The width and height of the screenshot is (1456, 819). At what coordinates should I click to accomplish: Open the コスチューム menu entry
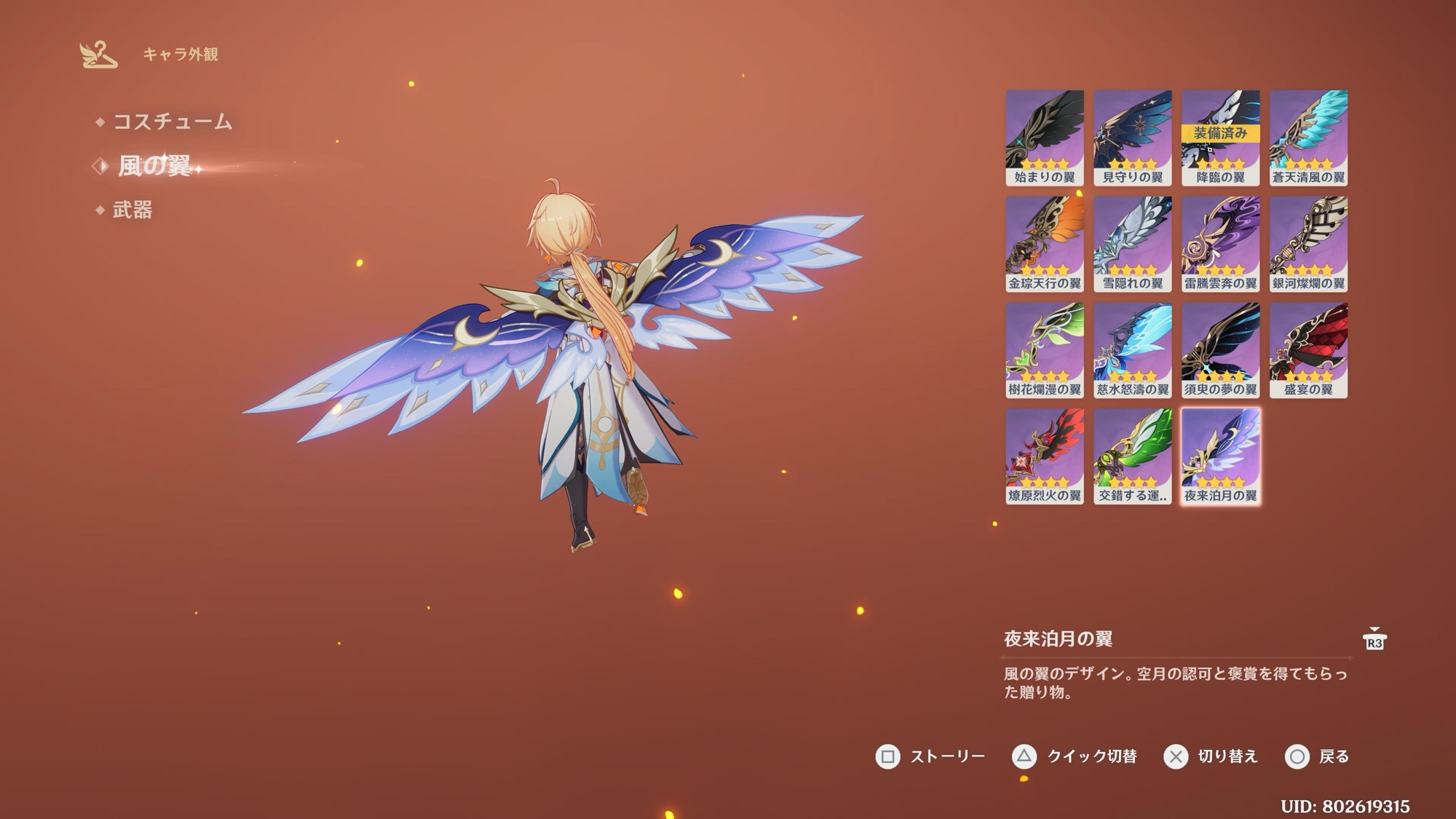[x=172, y=122]
